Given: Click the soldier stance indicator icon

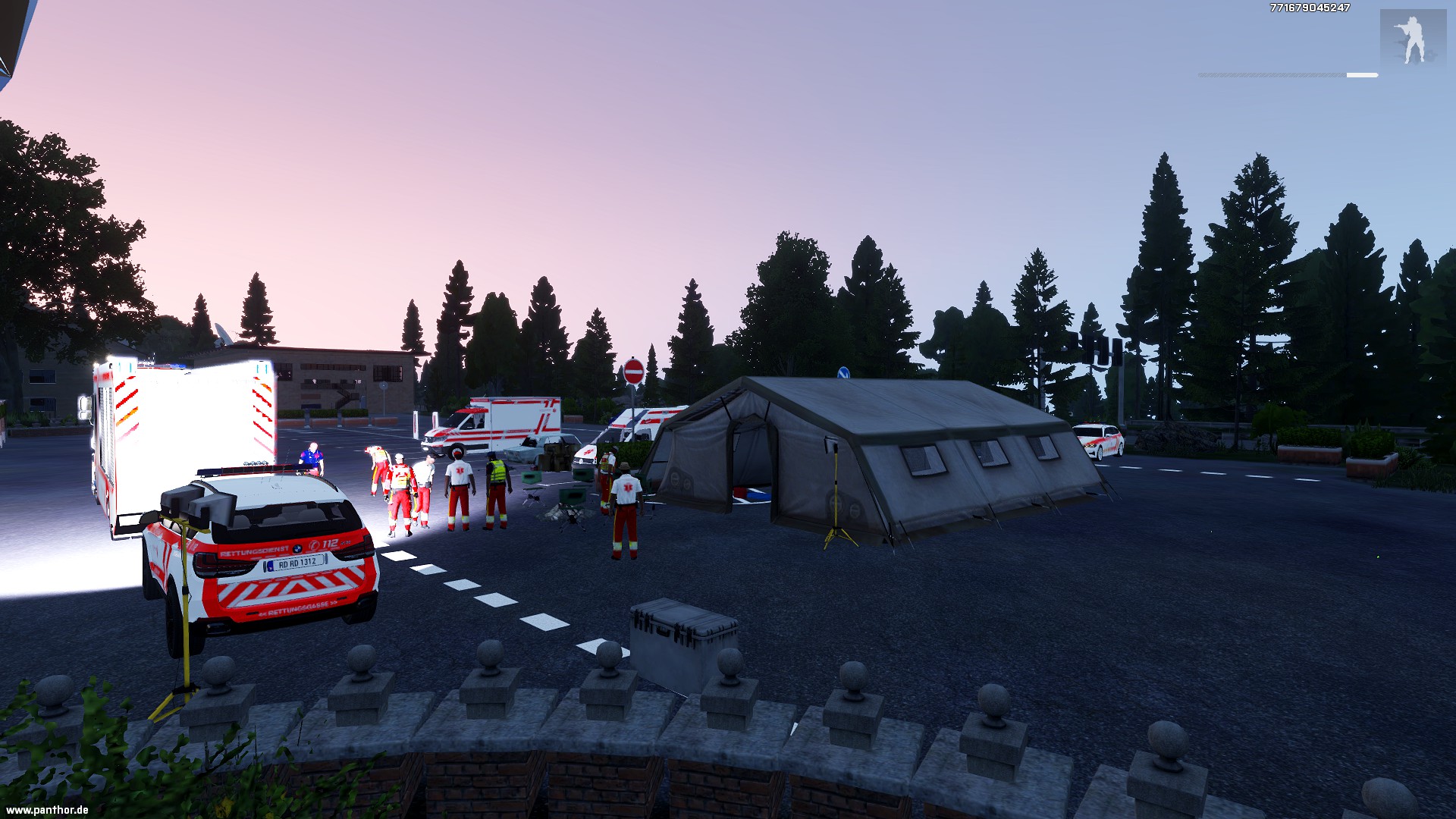Looking at the screenshot, I should 1412,39.
